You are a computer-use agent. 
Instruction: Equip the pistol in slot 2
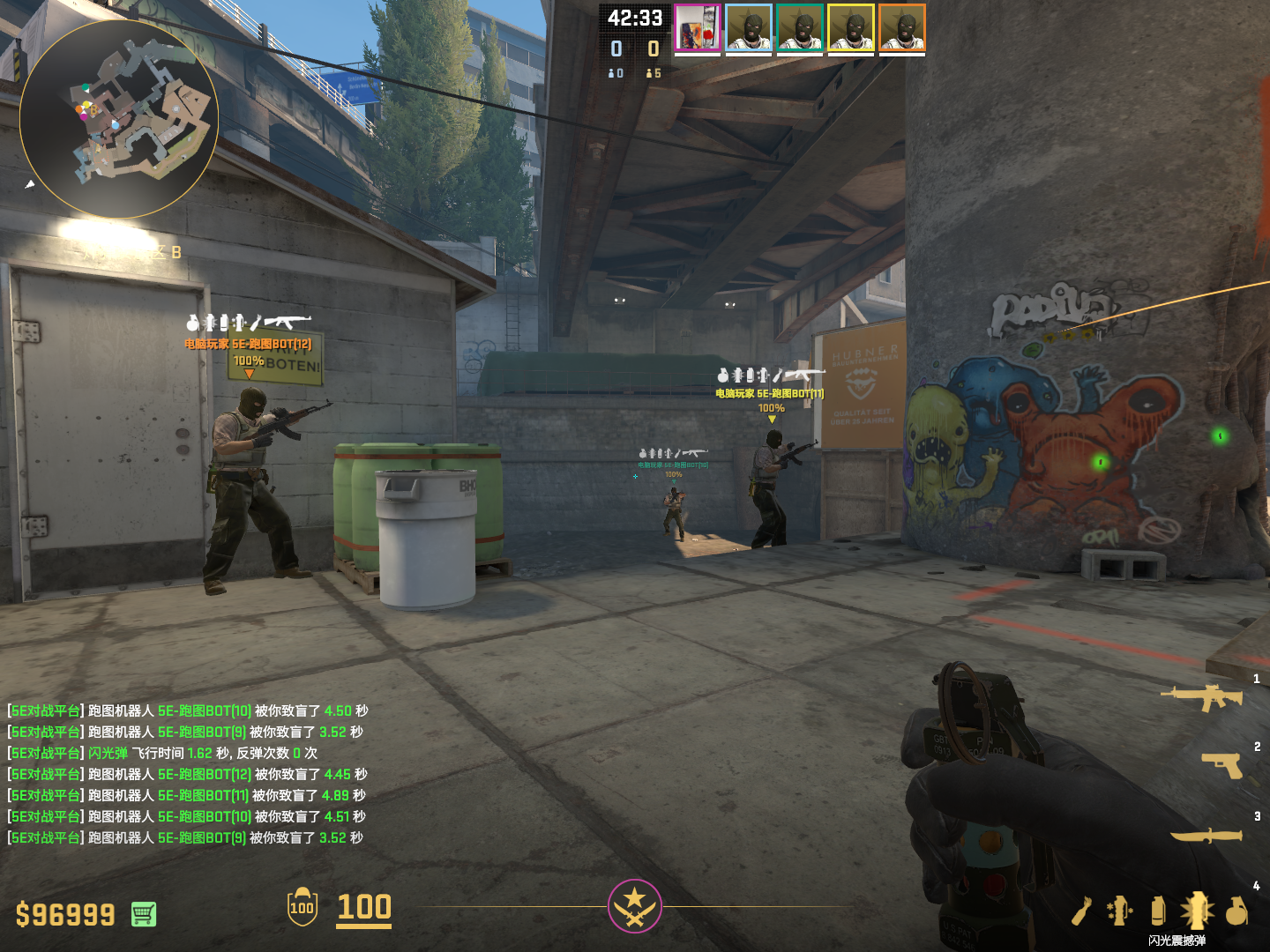click(x=1222, y=765)
